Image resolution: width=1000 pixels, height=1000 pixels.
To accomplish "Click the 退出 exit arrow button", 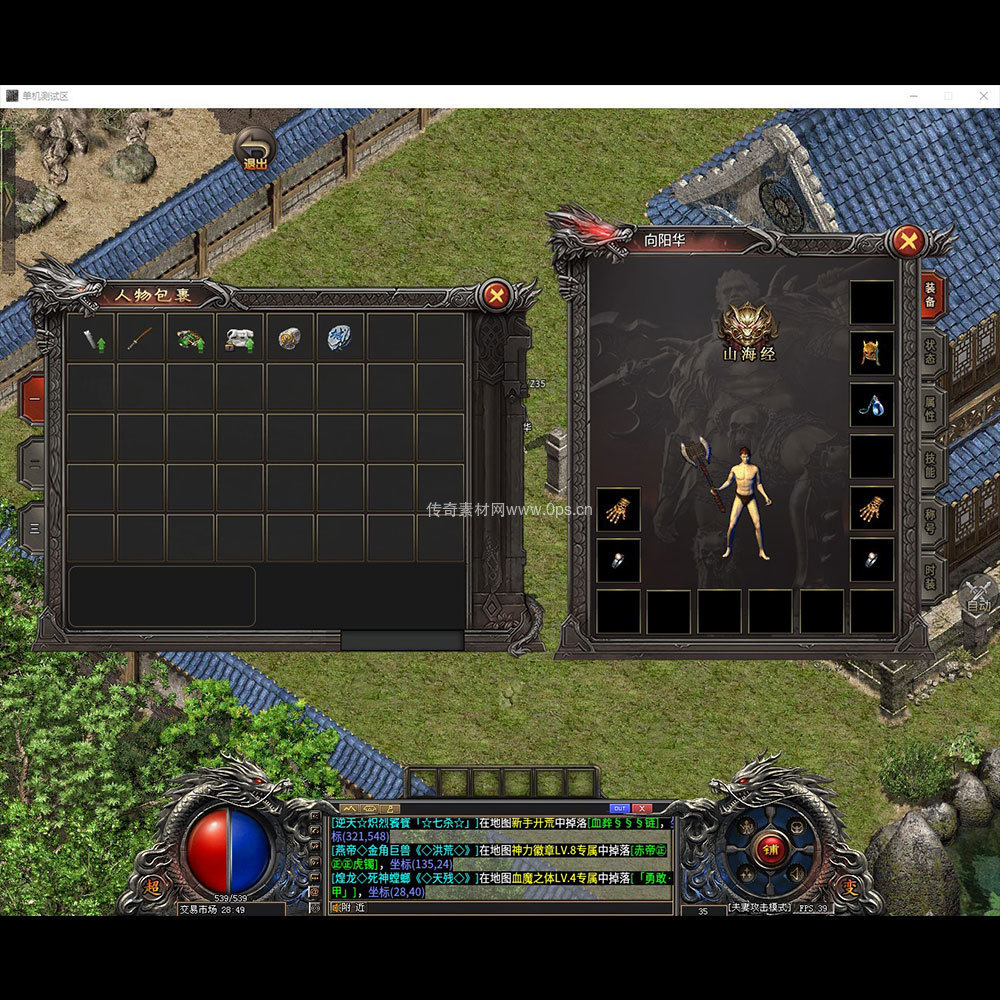I will [256, 148].
